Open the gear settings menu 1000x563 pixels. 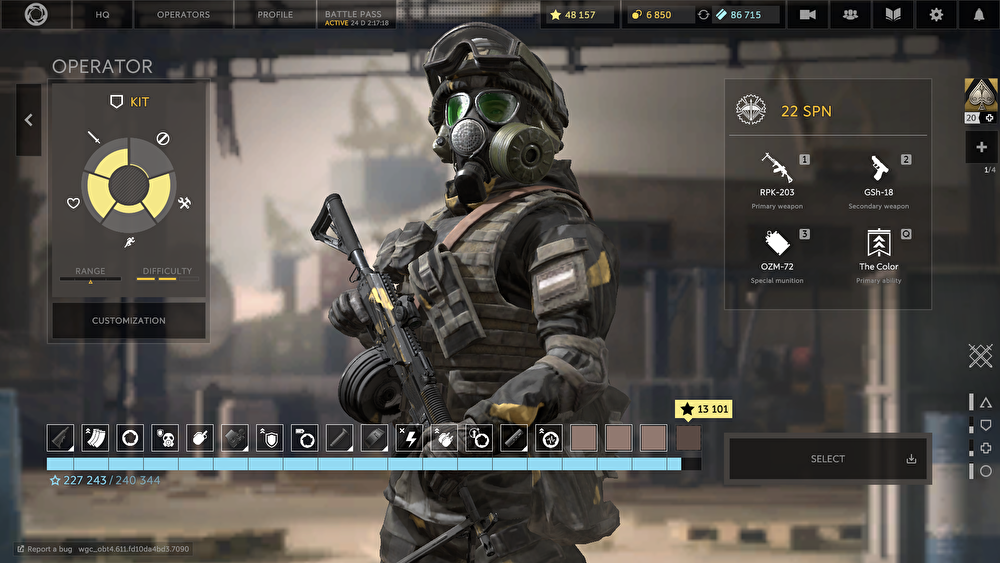coord(936,15)
